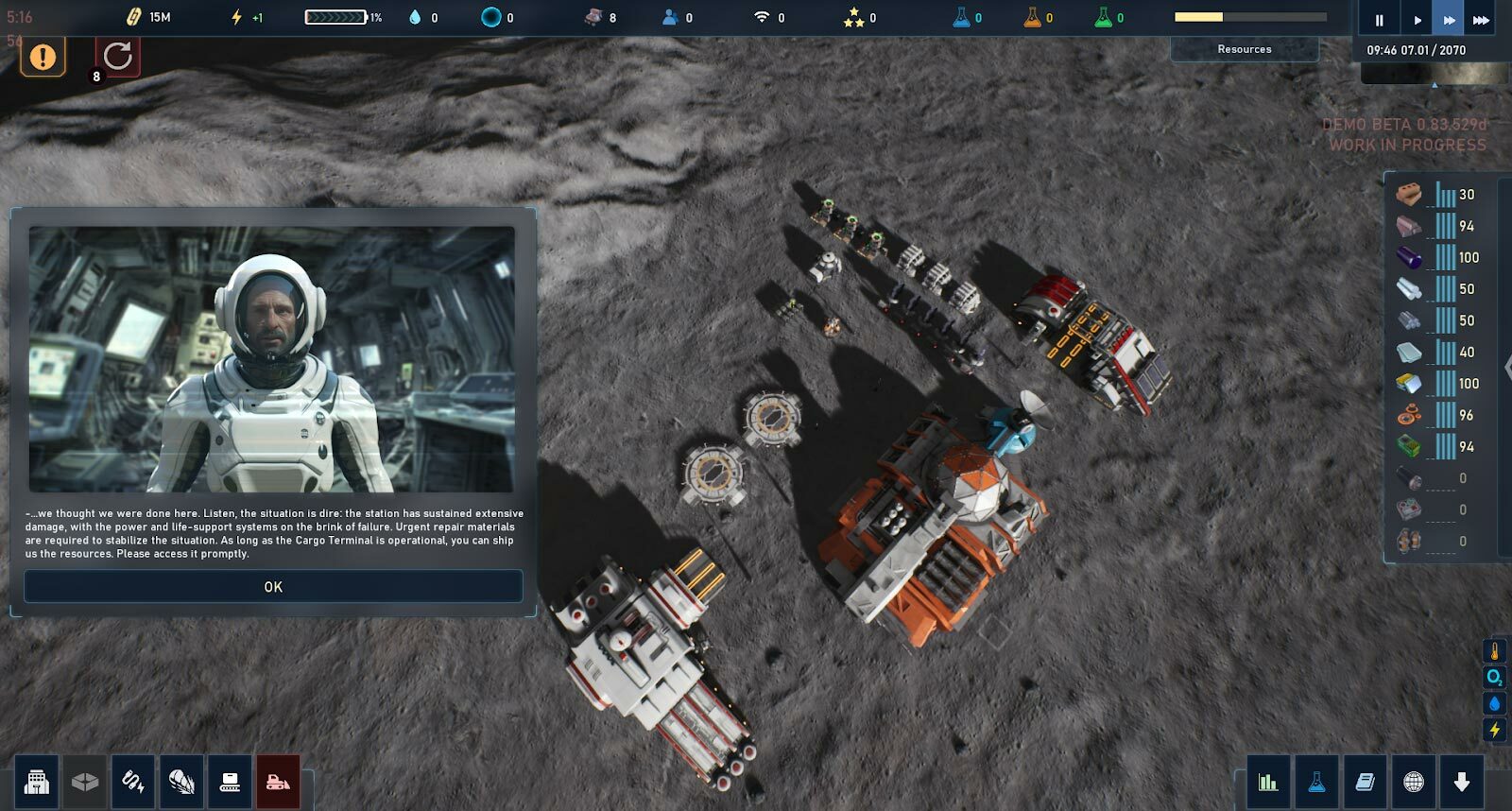
Task: Open the book journal panel
Action: pyautogui.click(x=1365, y=782)
